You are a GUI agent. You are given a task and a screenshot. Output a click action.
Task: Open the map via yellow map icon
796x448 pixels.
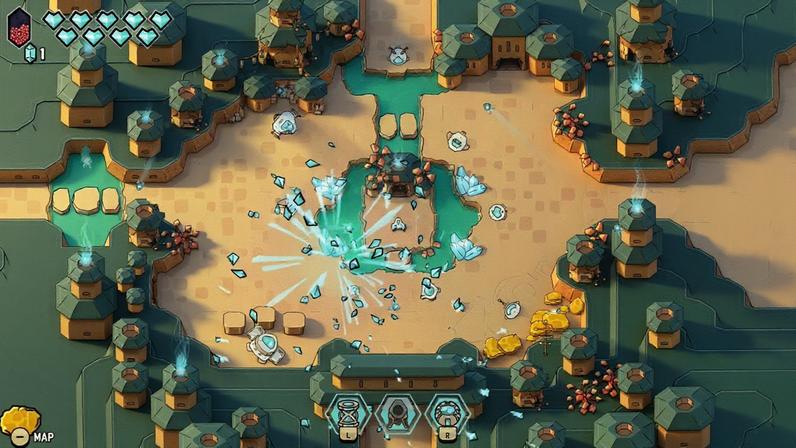click(20, 423)
